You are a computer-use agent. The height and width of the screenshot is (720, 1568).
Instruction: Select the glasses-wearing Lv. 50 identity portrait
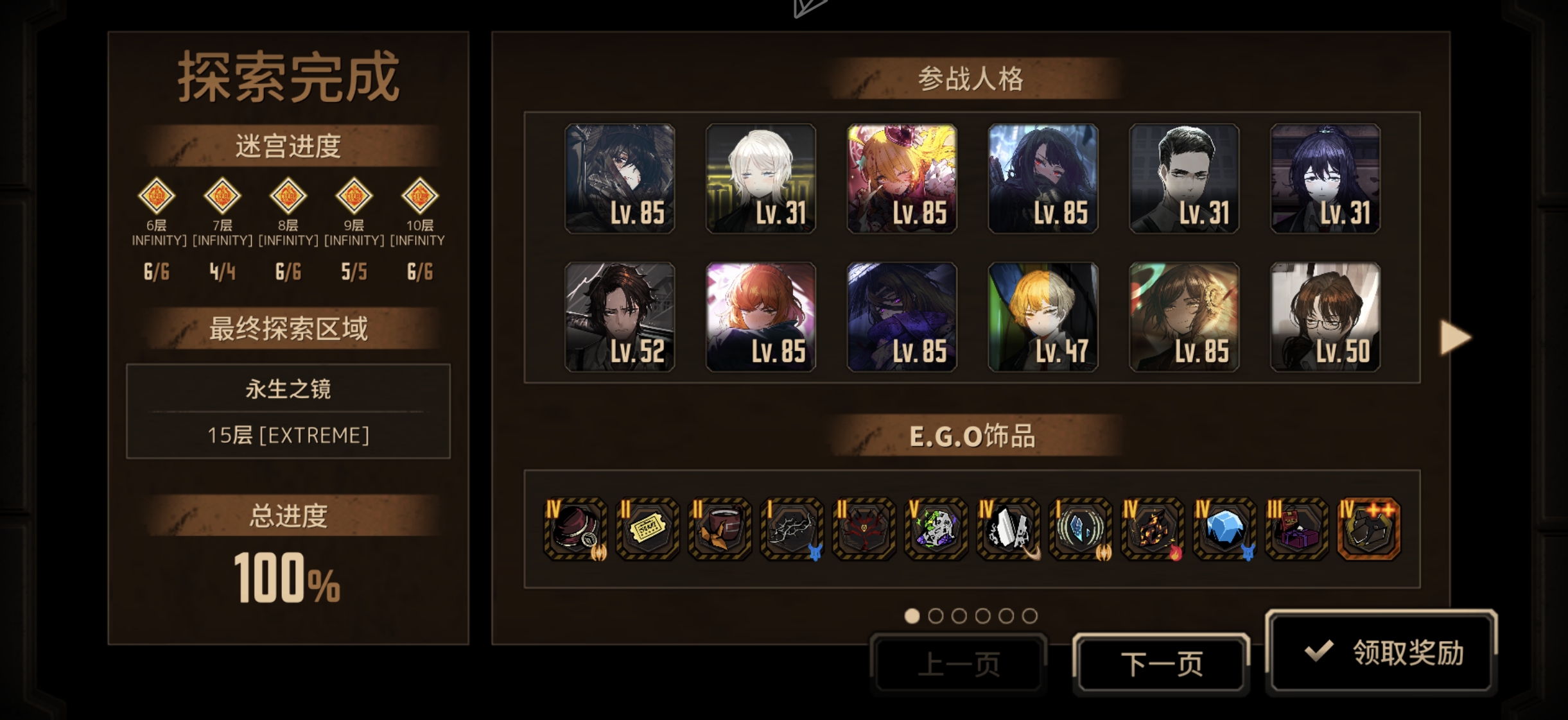[1325, 317]
